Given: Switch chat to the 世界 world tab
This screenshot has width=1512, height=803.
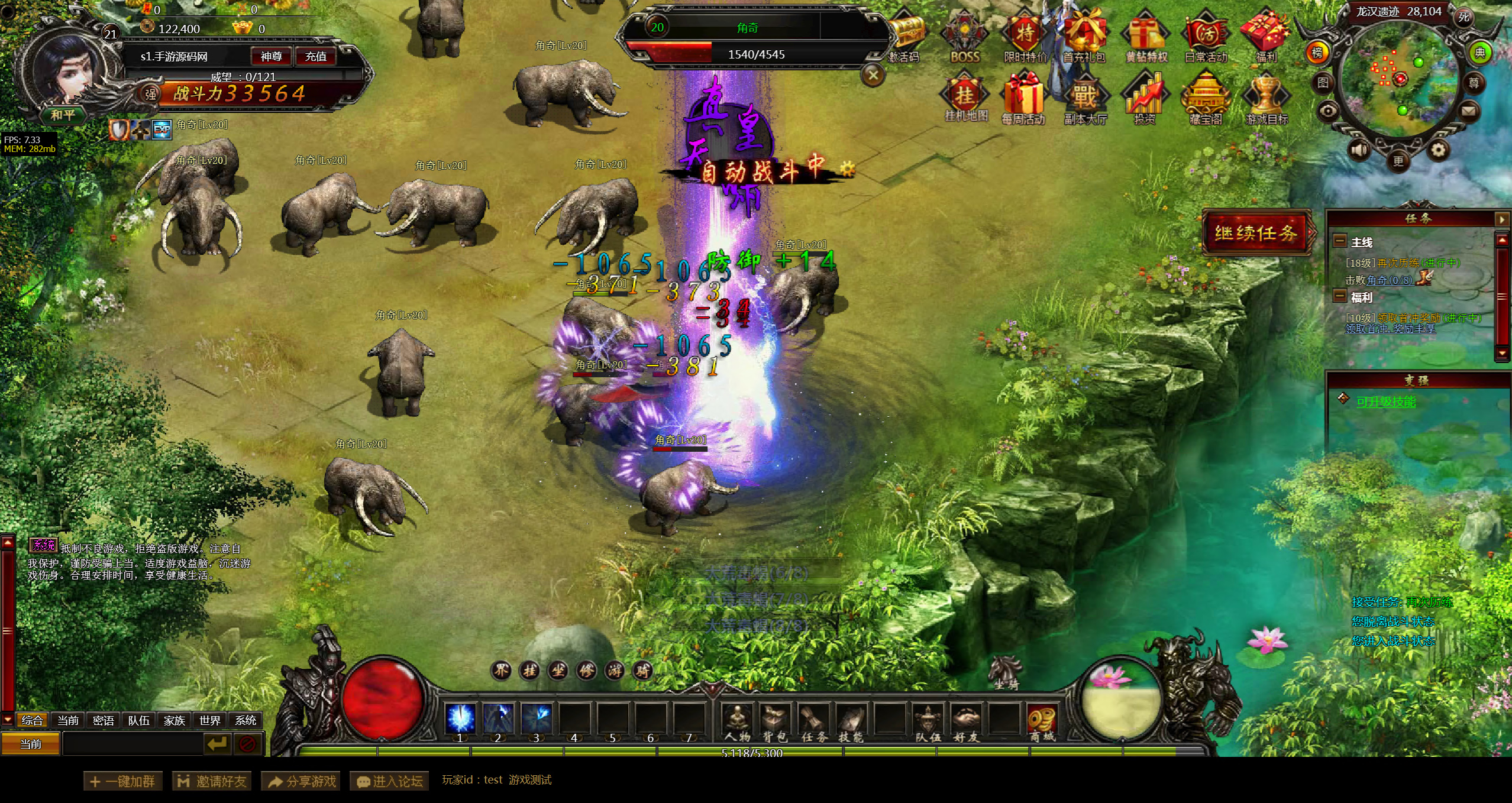Looking at the screenshot, I should click(210, 720).
